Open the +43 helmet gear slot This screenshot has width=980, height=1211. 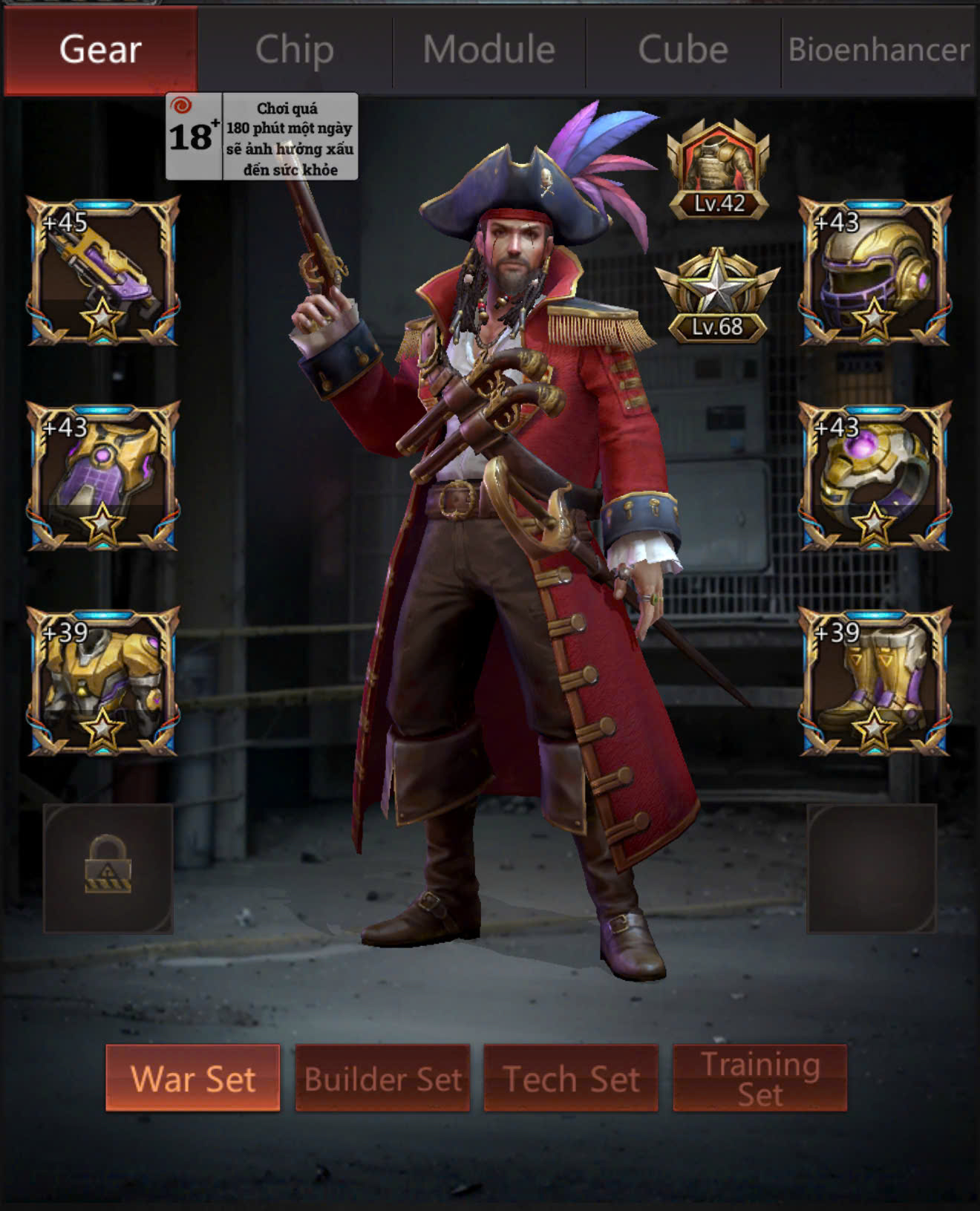875,271
